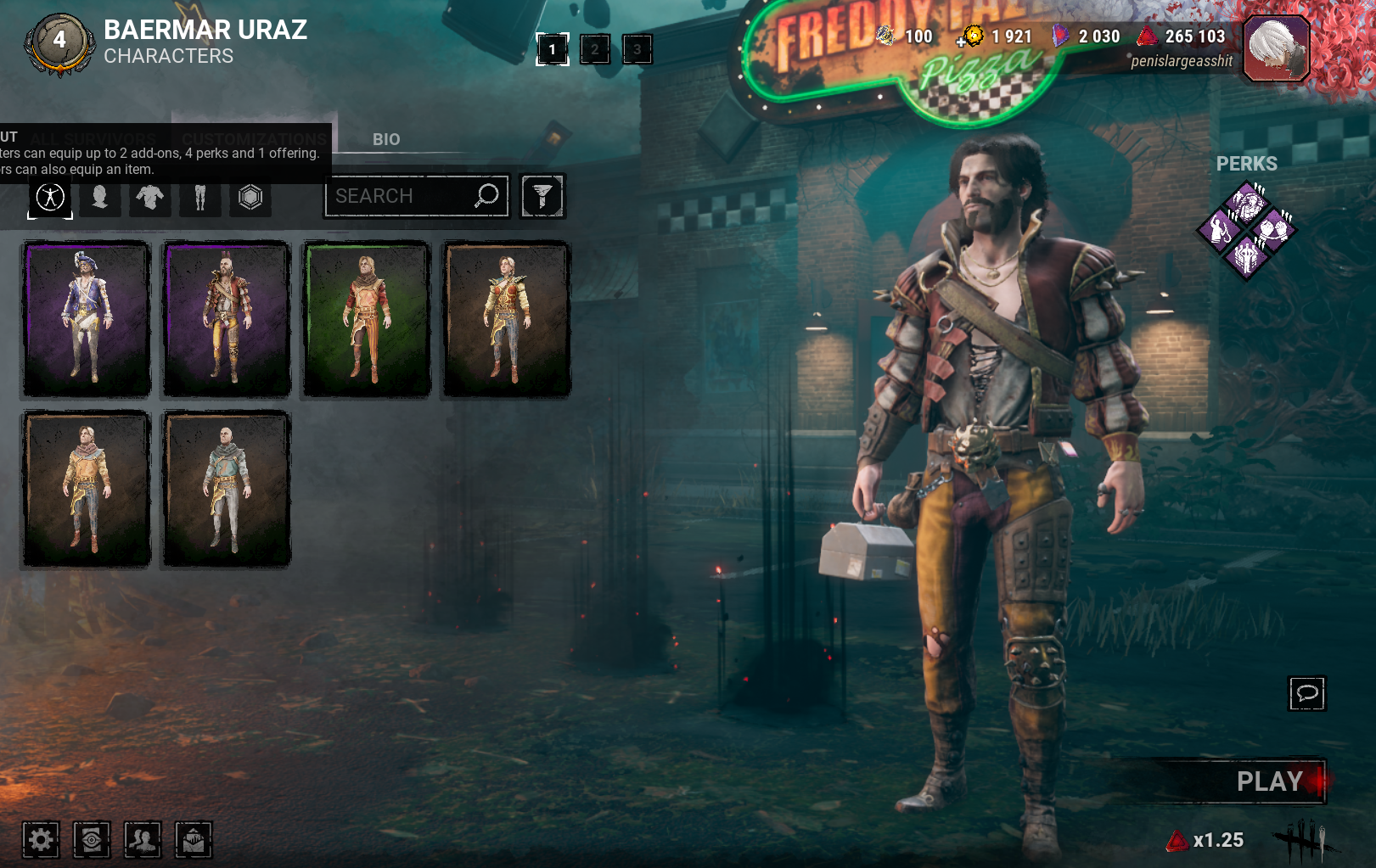The height and width of the screenshot is (868, 1376).
Task: Open the News inbox
Action: 194,840
